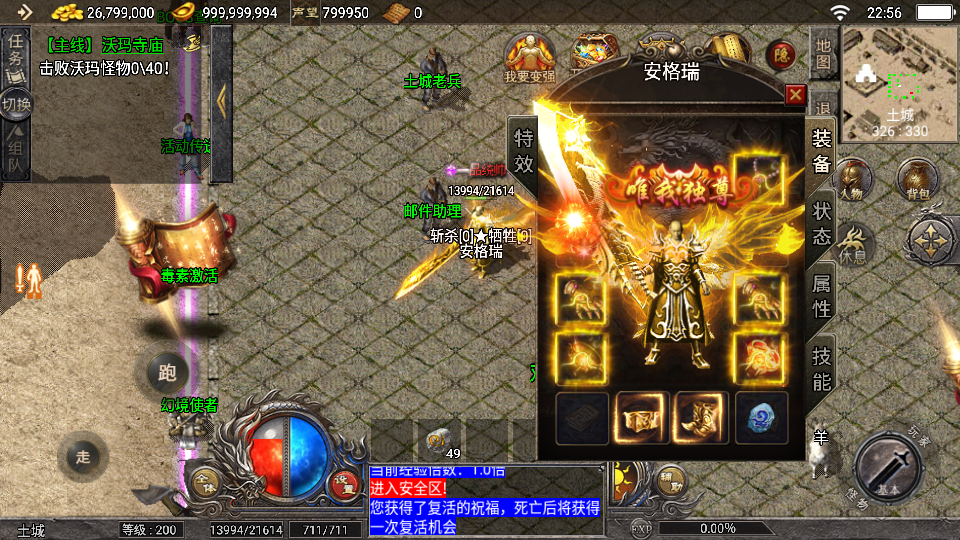960x540 pixels.
Task: Switch to the 状态 status tab
Action: [821, 223]
